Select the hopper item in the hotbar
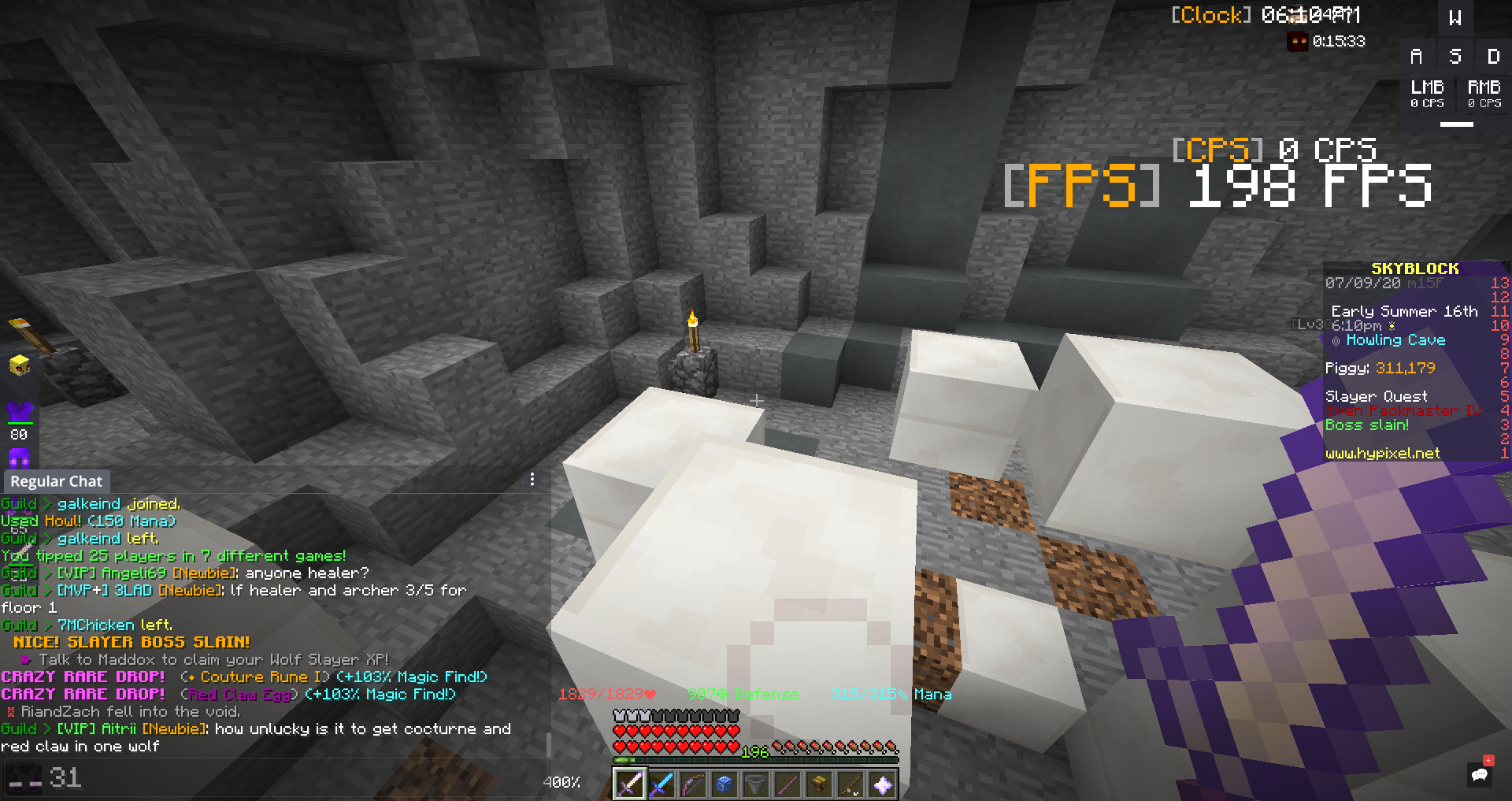This screenshot has width=1512, height=801. 755,784
